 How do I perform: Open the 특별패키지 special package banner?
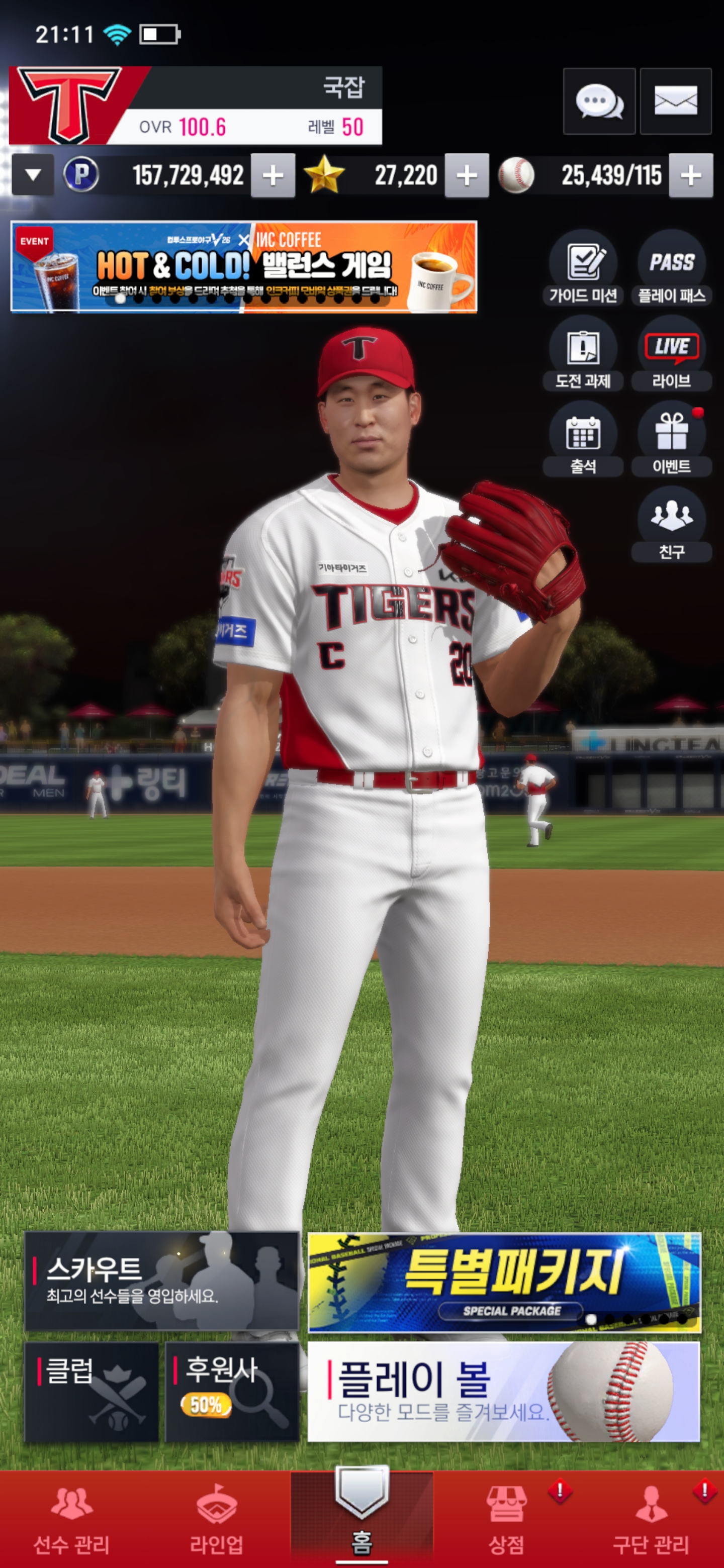coord(504,1282)
